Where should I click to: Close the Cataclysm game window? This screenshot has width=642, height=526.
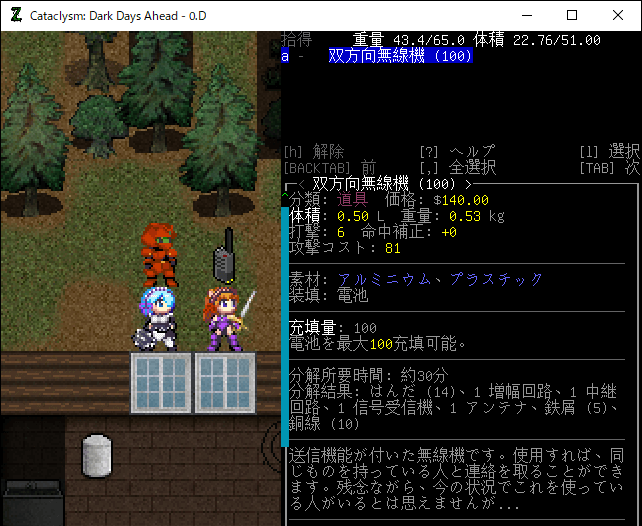618,15
